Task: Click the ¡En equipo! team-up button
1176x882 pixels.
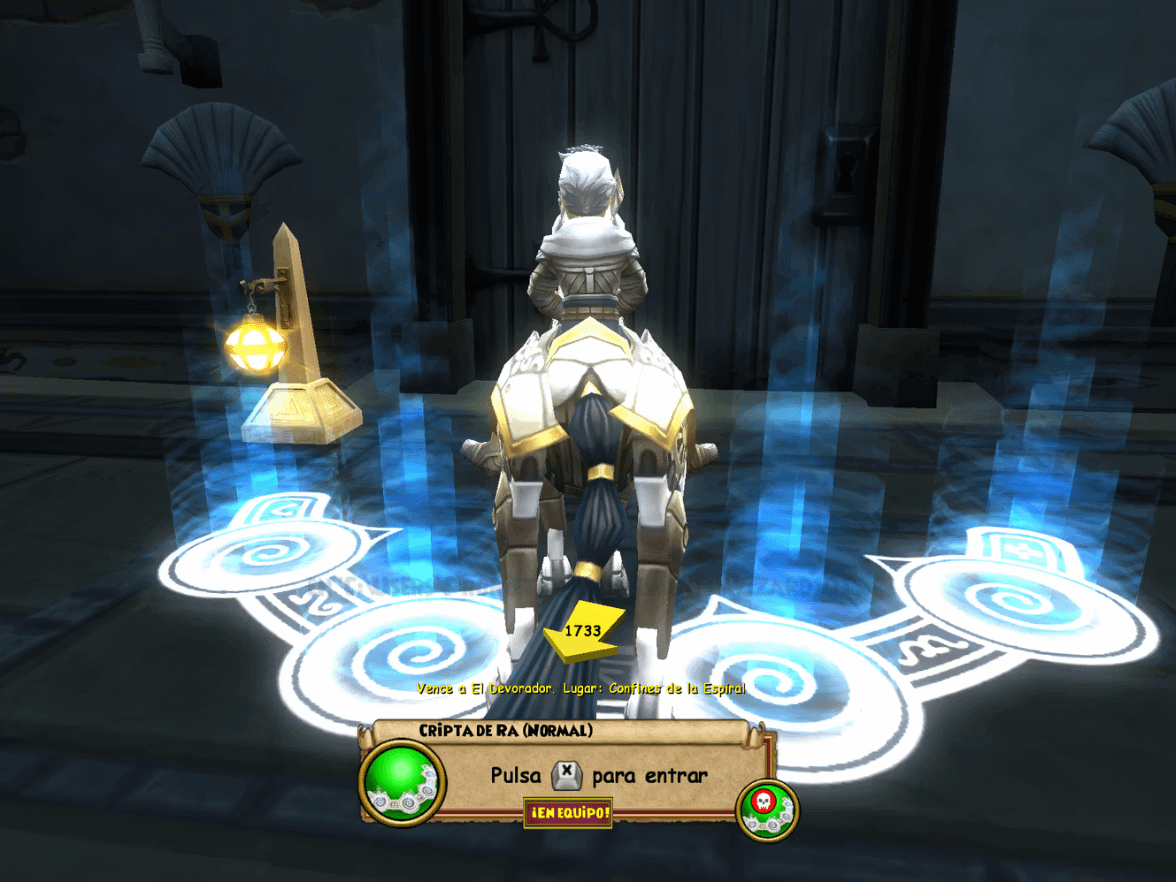Action: tap(567, 813)
